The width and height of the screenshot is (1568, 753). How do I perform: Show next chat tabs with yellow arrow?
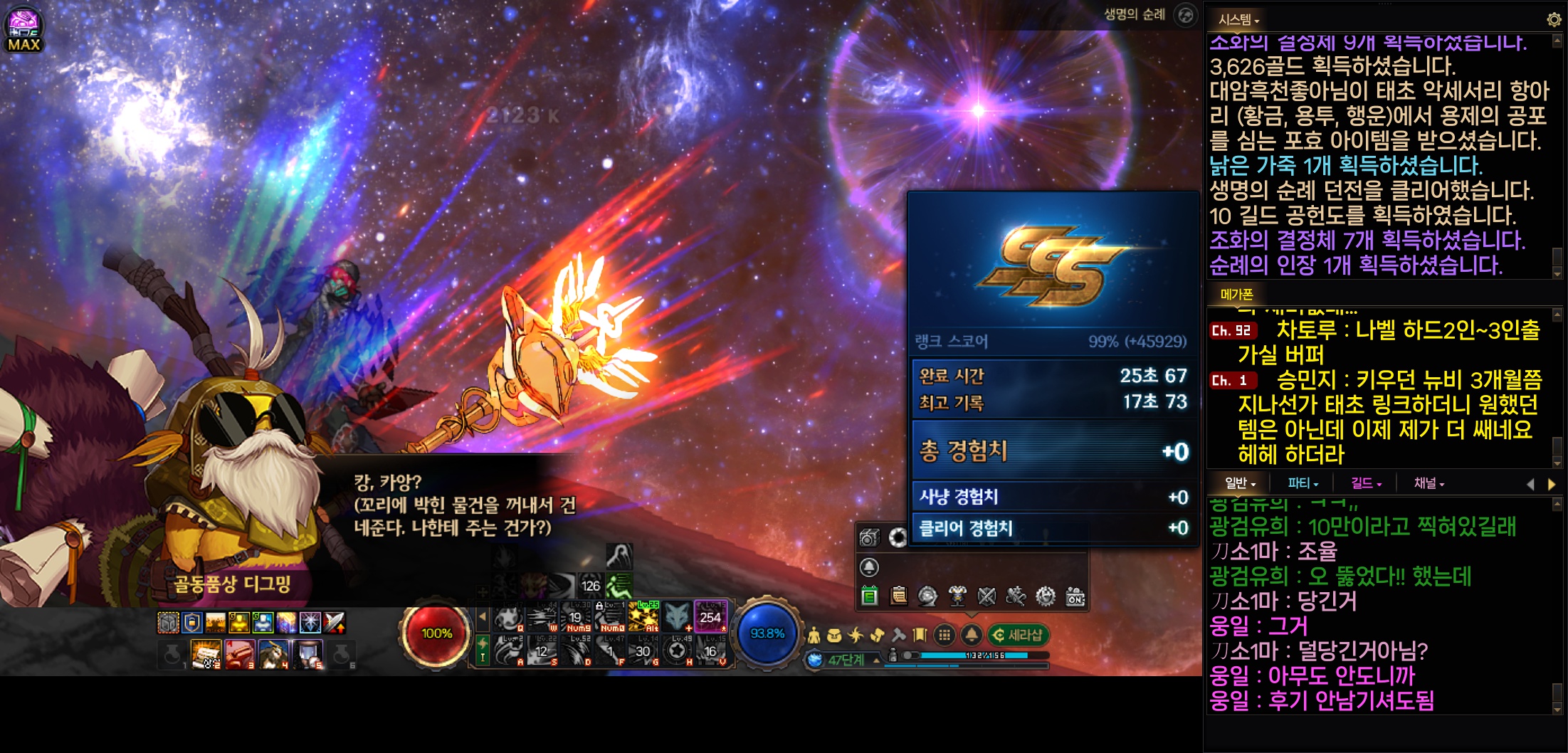click(x=1552, y=484)
